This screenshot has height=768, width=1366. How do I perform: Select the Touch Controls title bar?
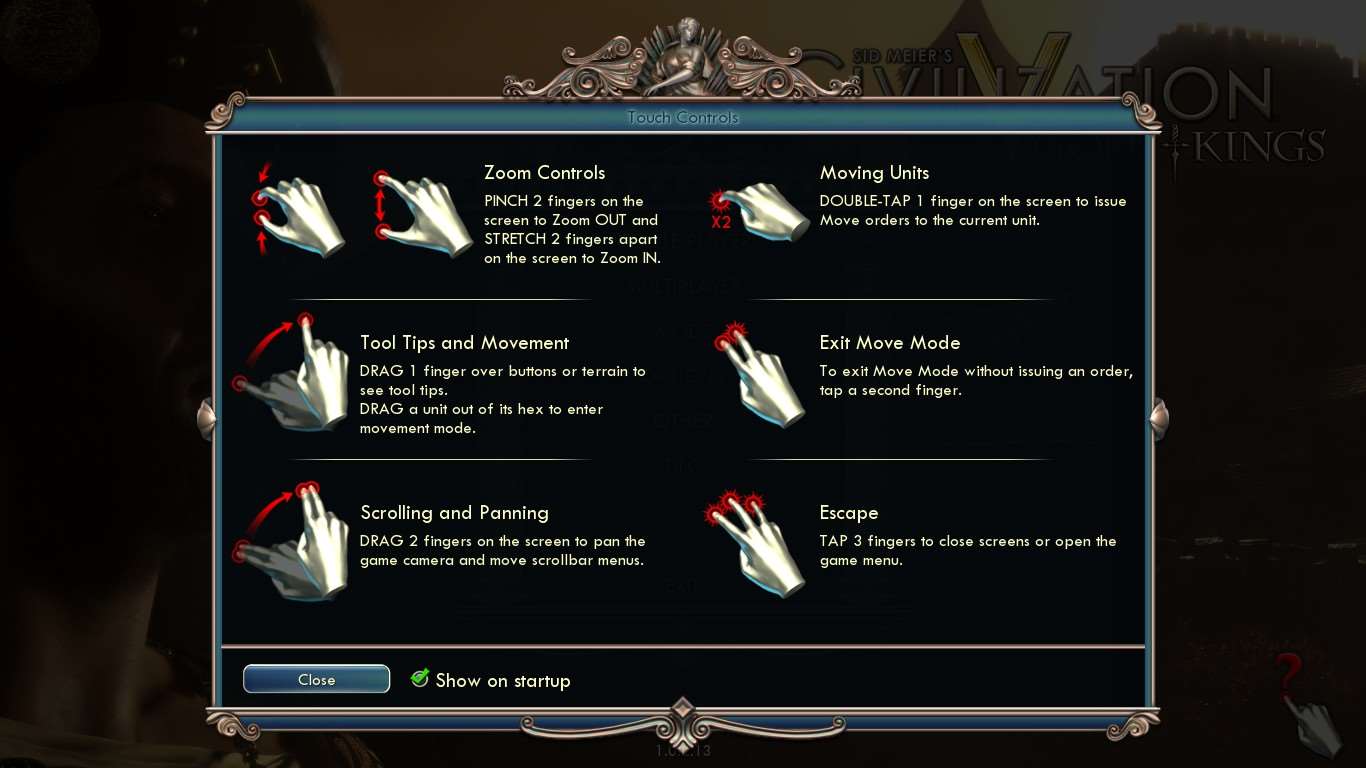click(x=683, y=117)
